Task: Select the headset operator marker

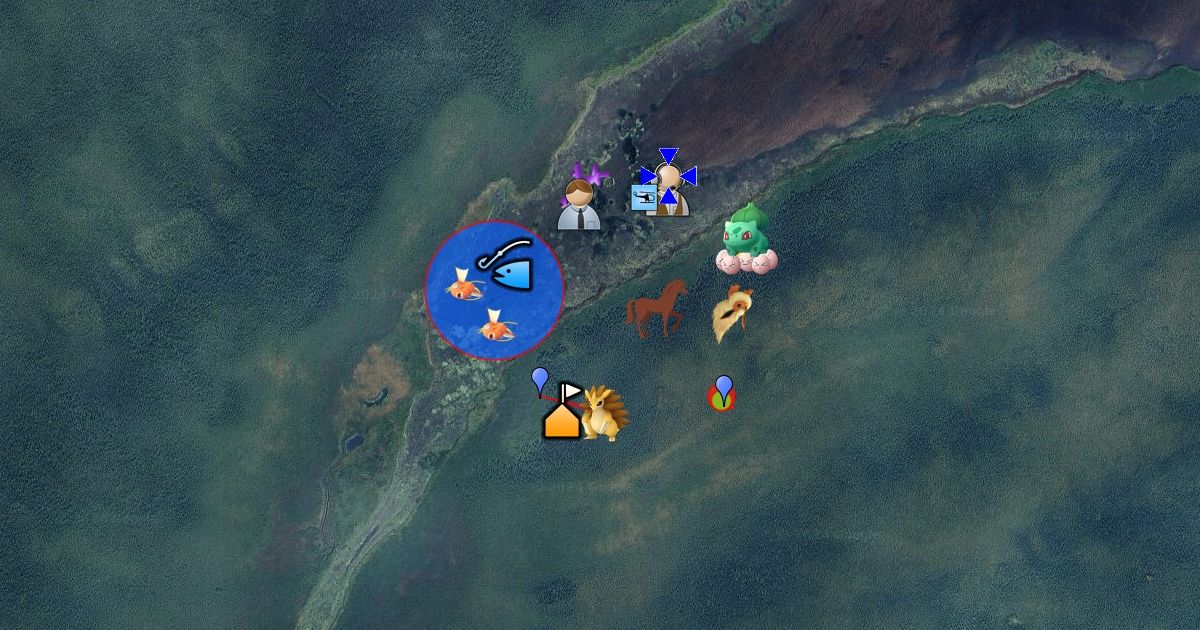Action: [670, 187]
